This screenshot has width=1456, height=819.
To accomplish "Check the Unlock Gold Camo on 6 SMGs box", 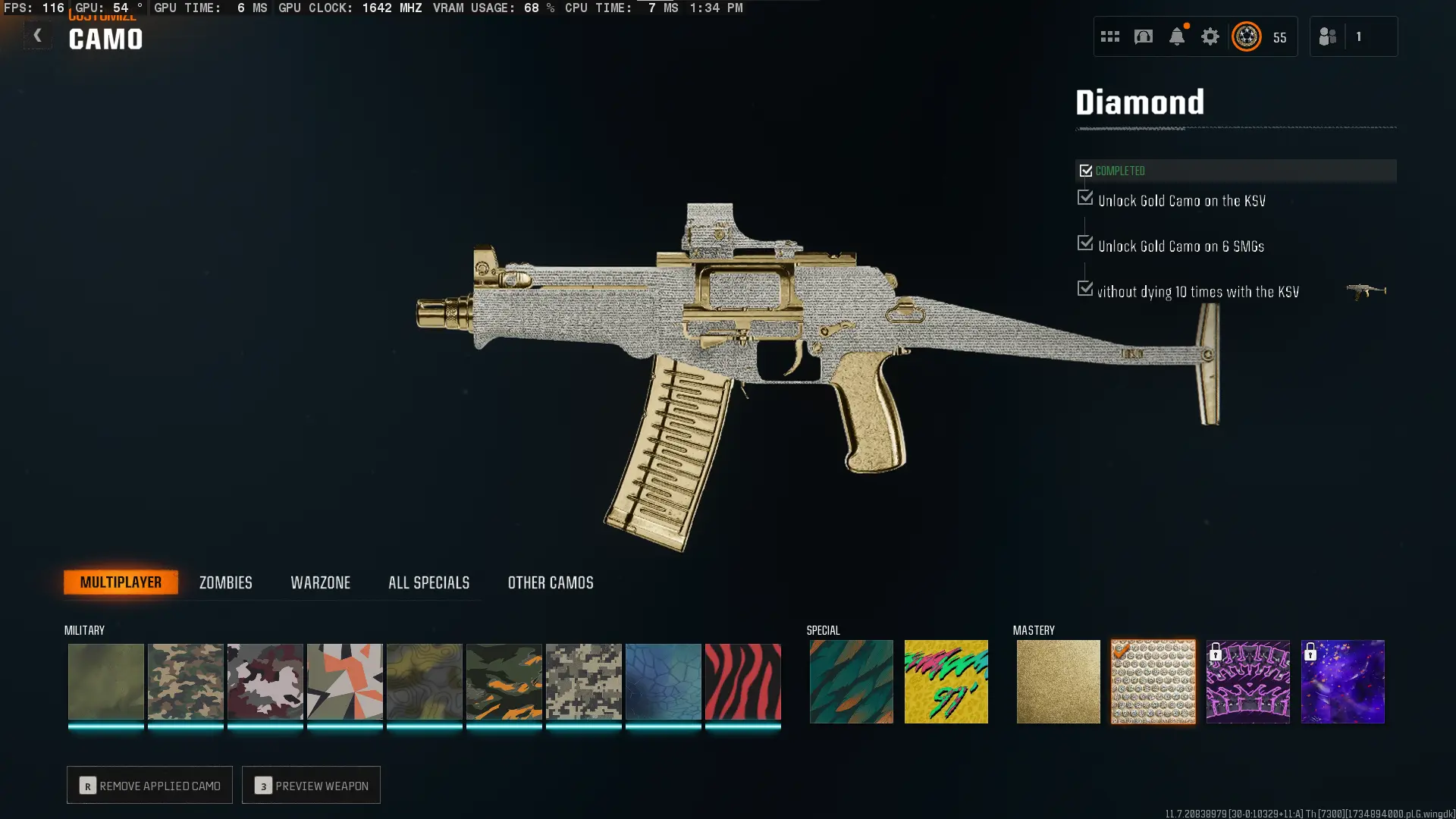I will coord(1084,243).
